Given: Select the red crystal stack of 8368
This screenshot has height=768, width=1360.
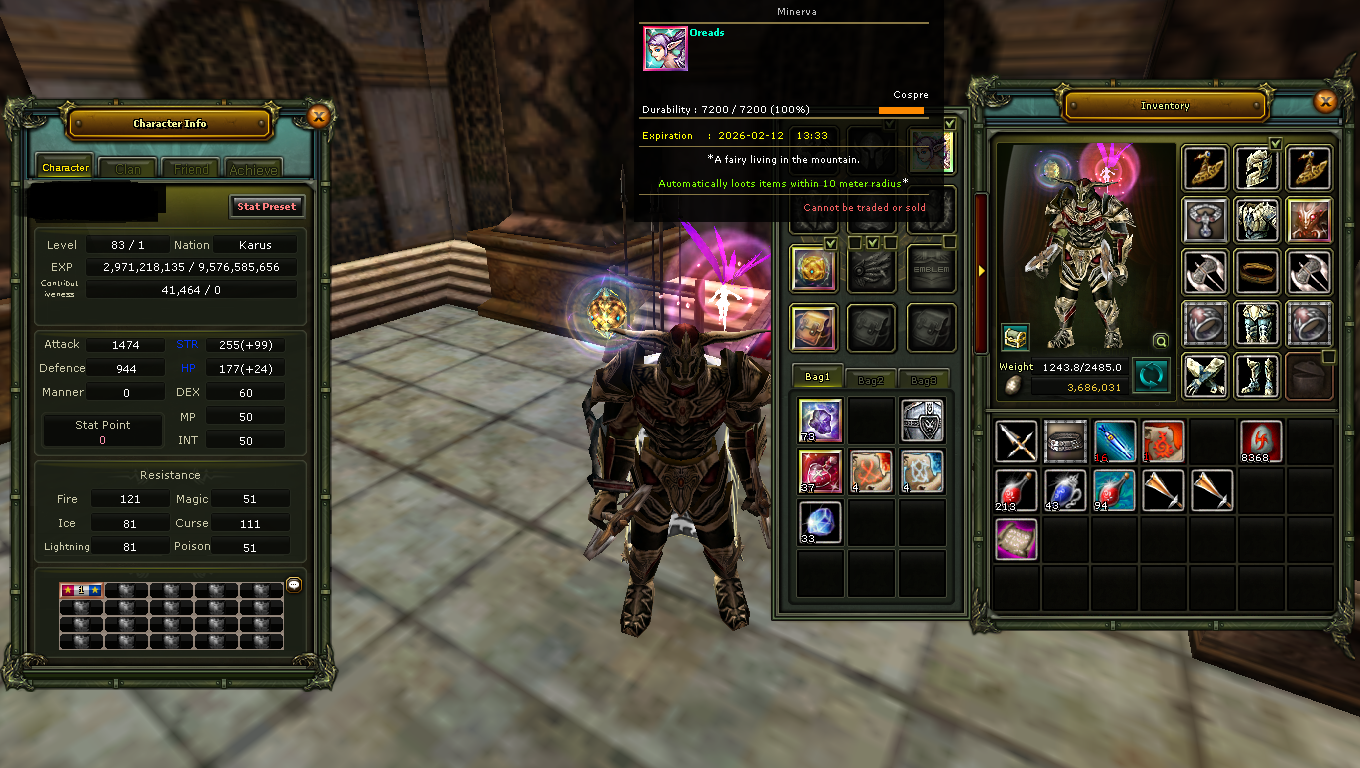Looking at the screenshot, I should coord(1259,441).
